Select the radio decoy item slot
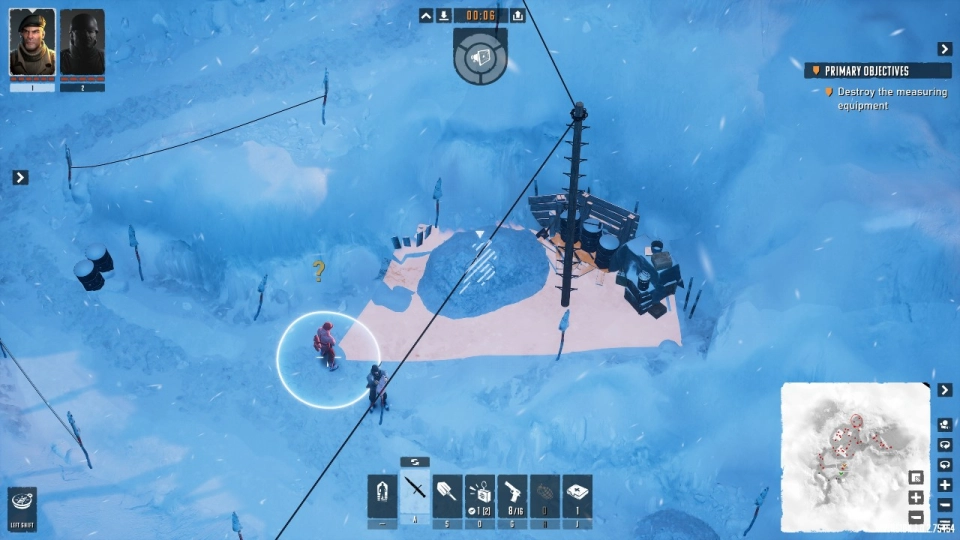 (x=480, y=494)
